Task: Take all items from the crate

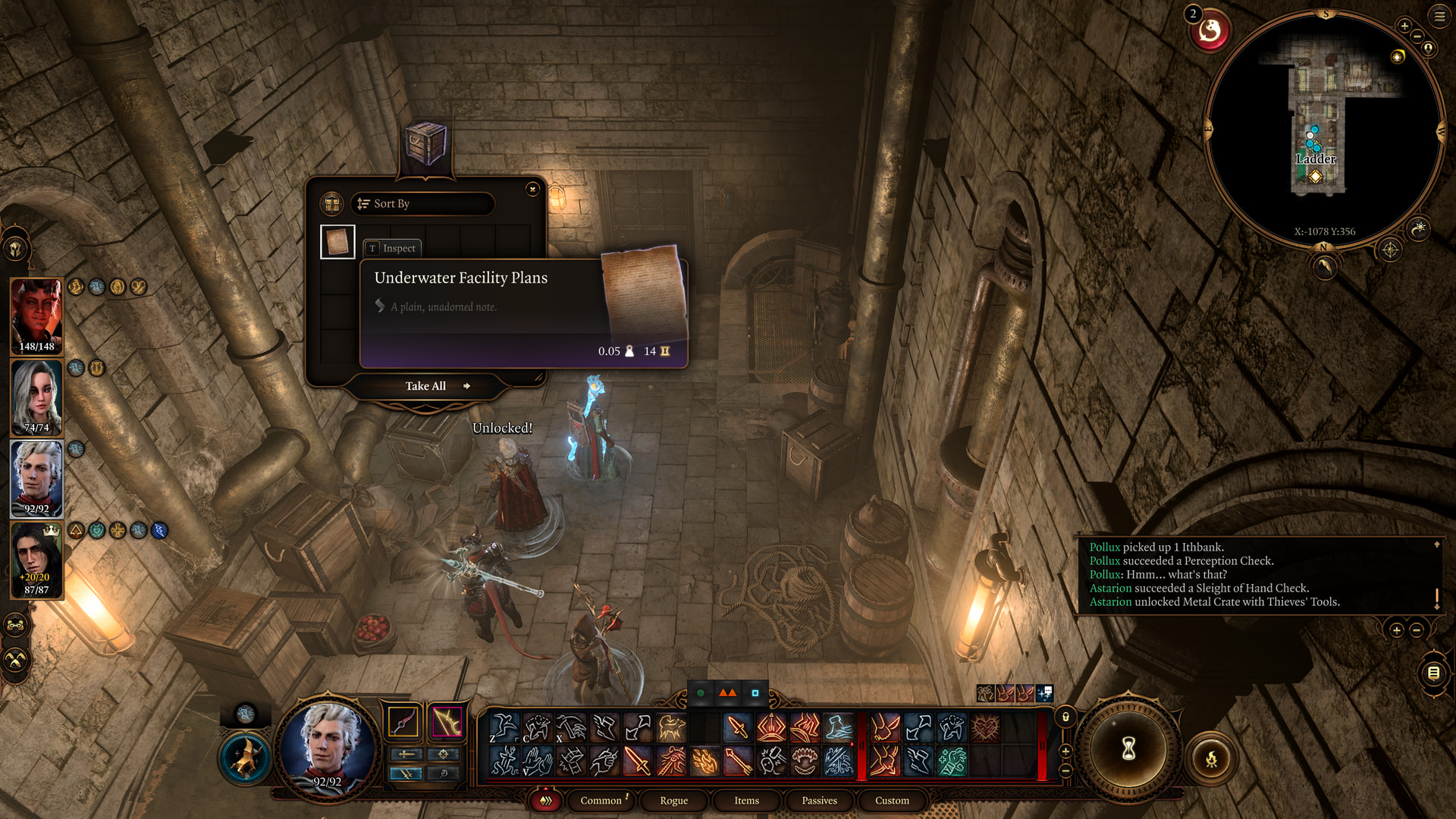Action: (426, 386)
